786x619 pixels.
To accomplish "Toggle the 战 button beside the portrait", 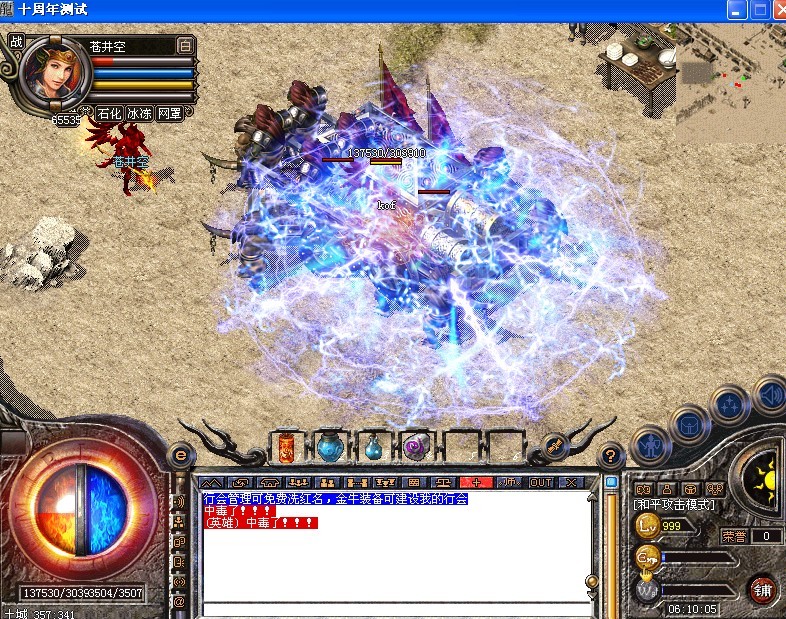I will (x=16, y=42).
